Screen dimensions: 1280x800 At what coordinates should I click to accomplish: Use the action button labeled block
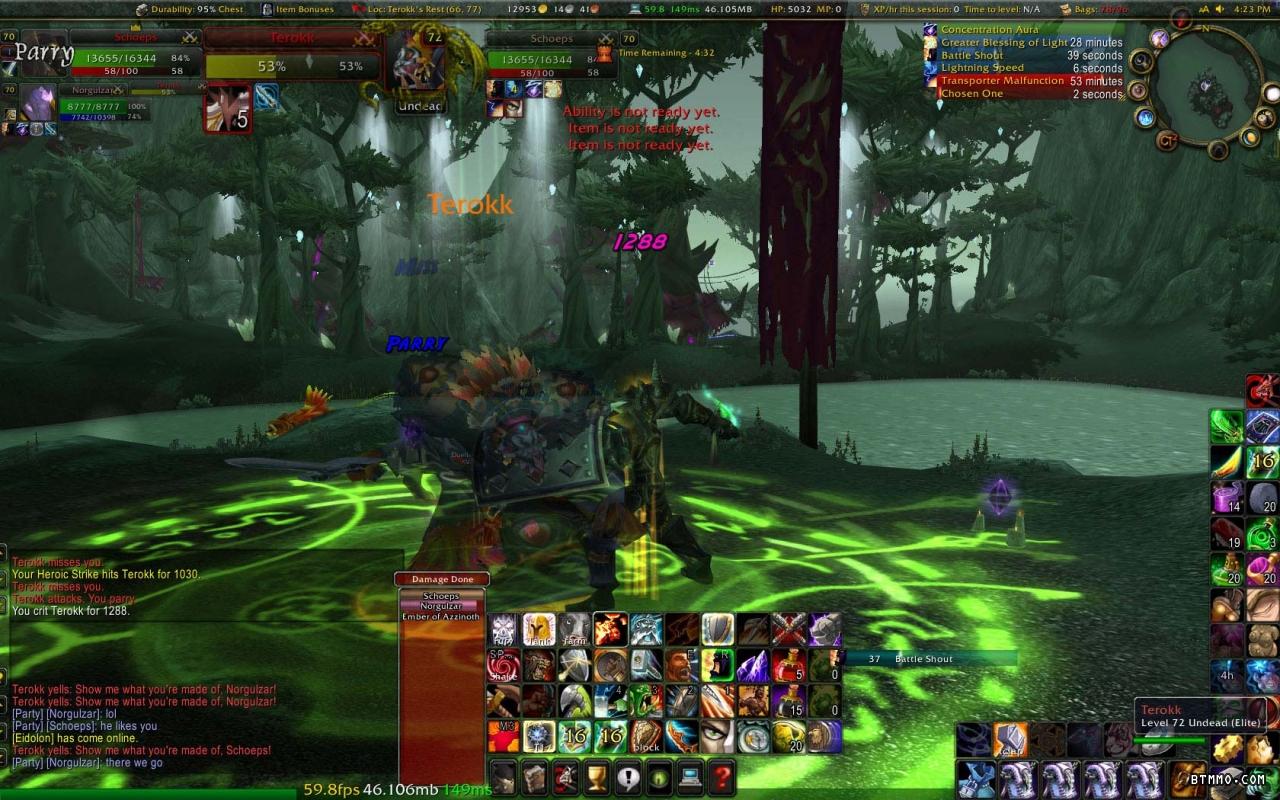coord(646,737)
